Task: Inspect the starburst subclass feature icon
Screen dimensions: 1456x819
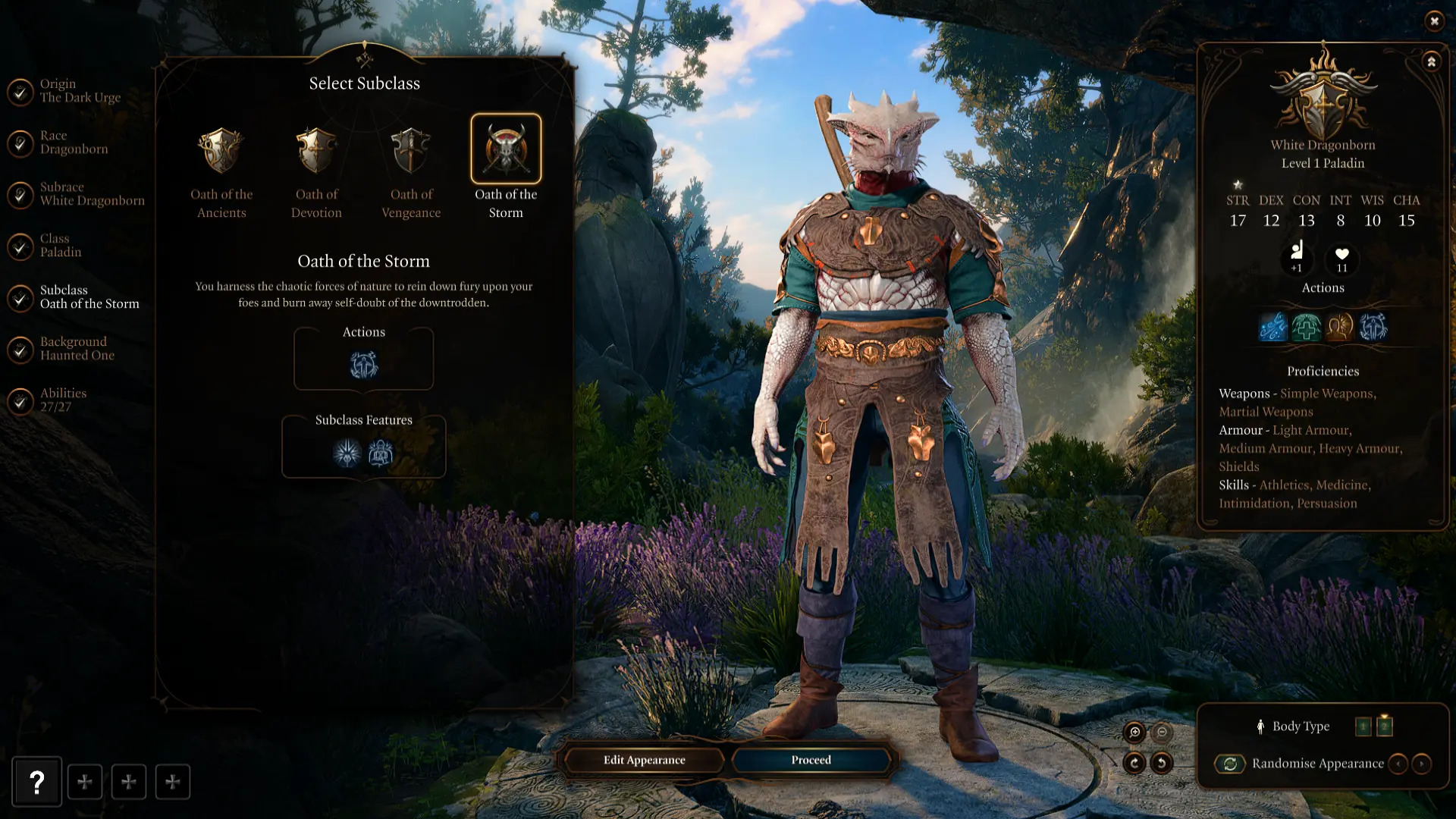Action: 347,453
